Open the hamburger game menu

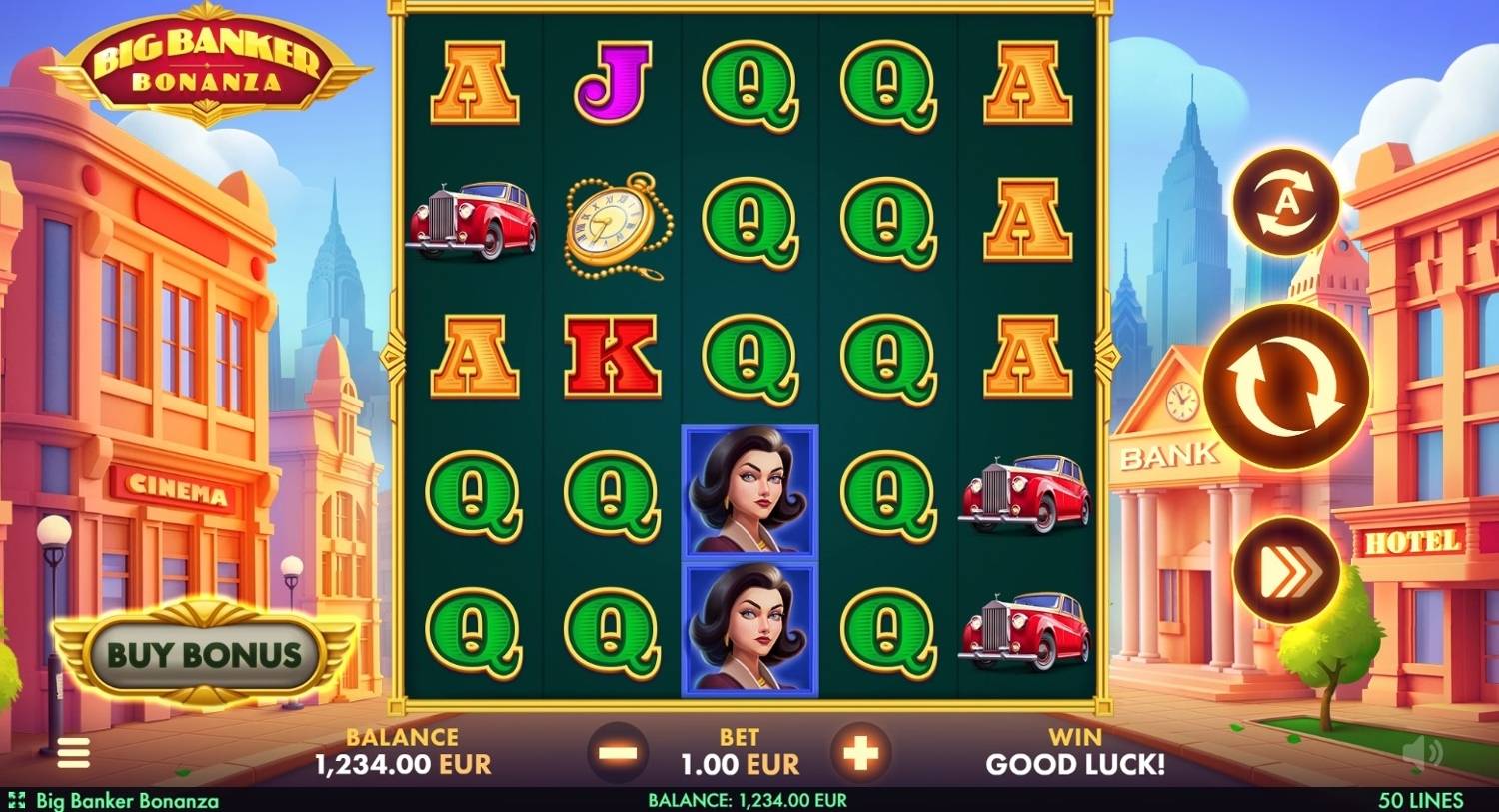(72, 753)
